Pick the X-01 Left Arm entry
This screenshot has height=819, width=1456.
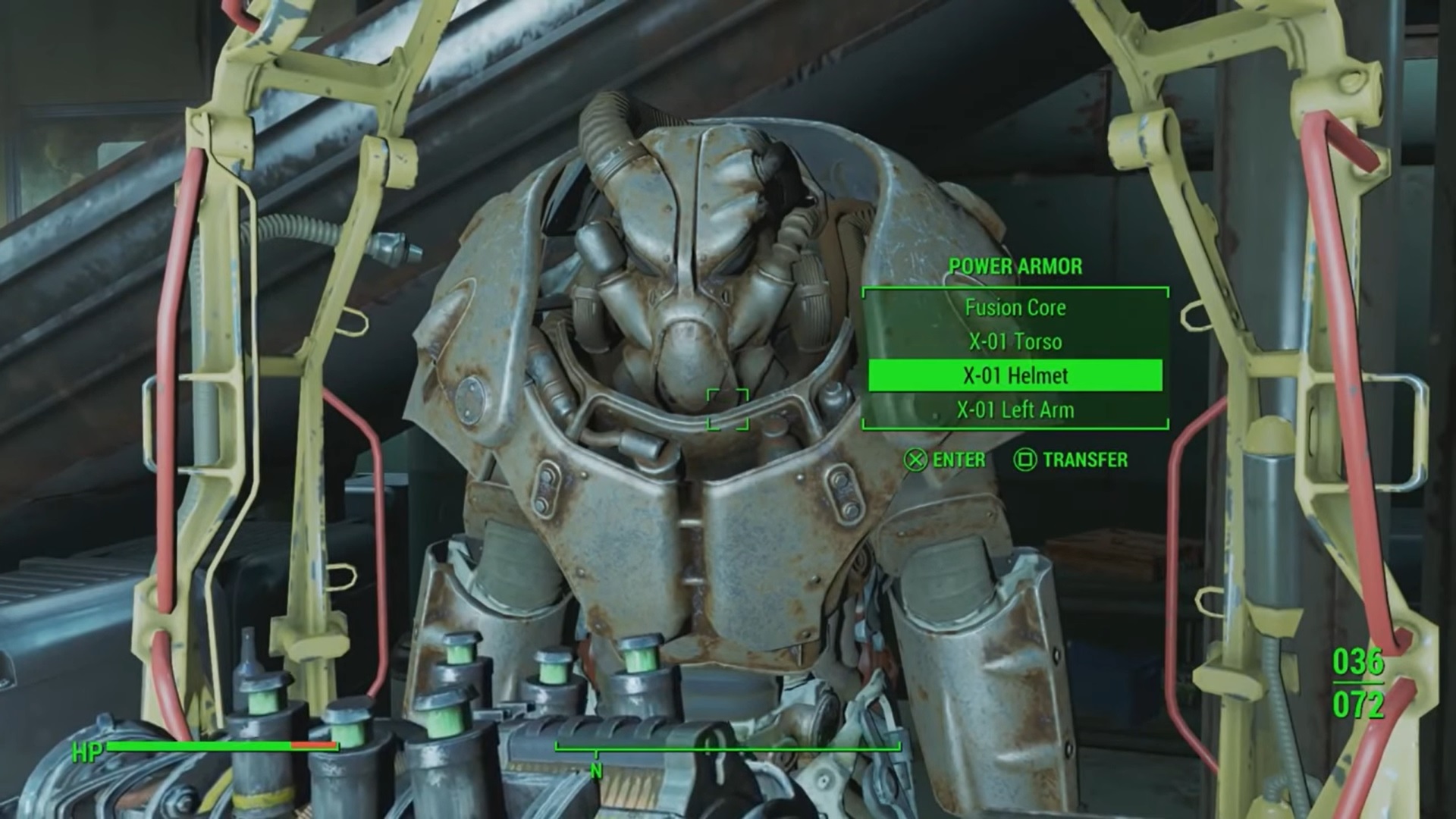coord(1015,410)
